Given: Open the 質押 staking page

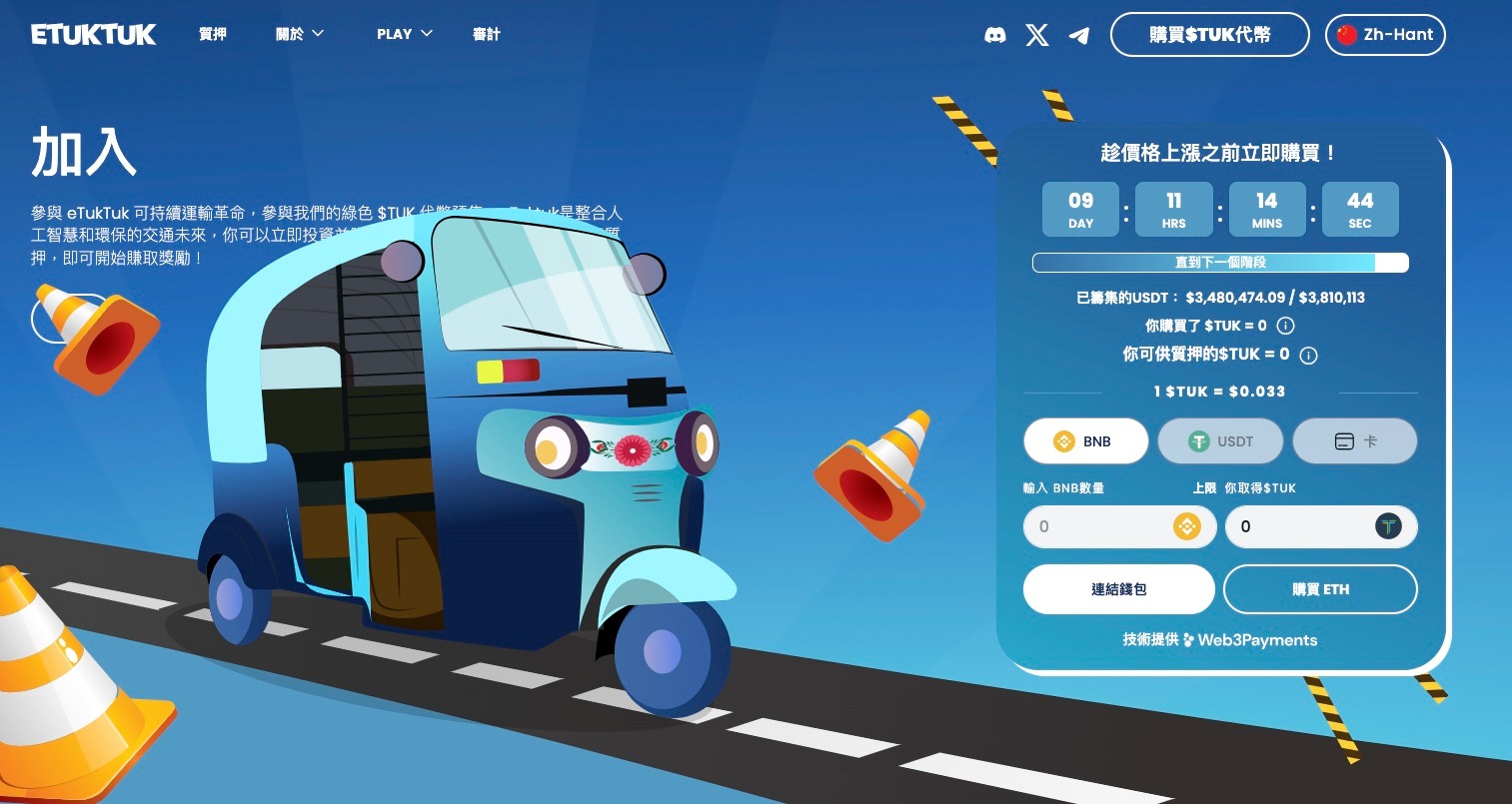Looking at the screenshot, I should (x=213, y=34).
